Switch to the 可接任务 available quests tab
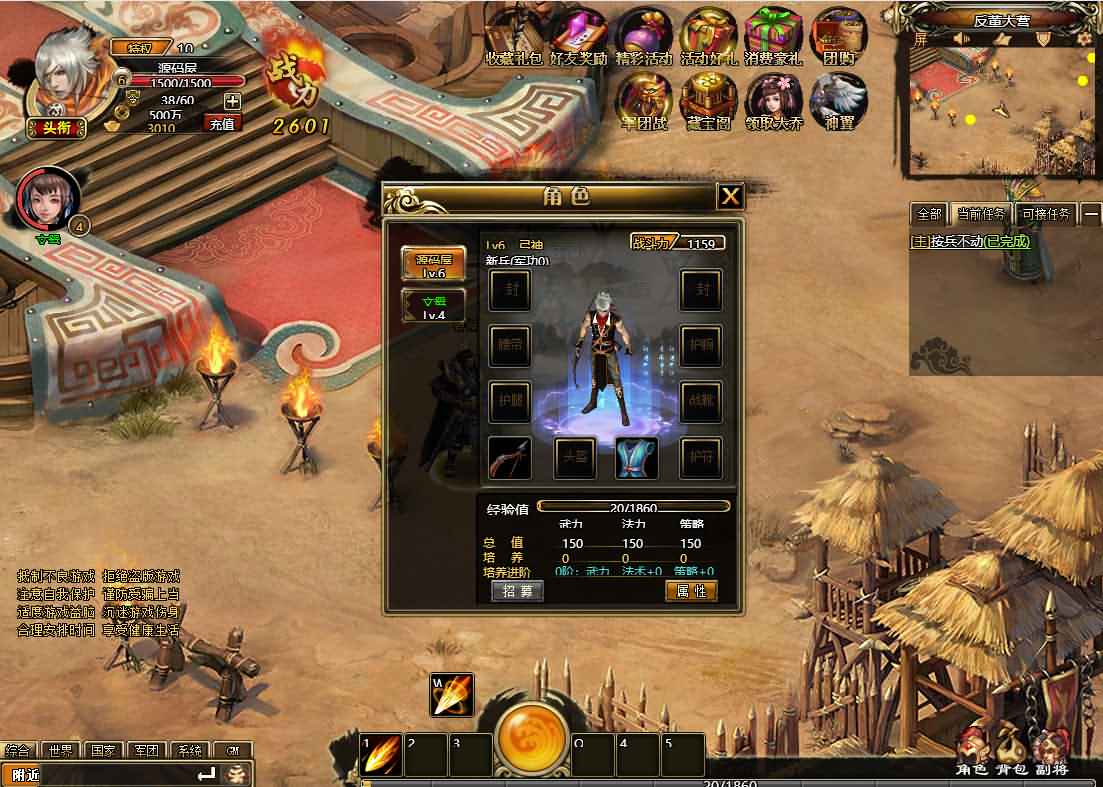1103x787 pixels. pyautogui.click(x=1045, y=214)
